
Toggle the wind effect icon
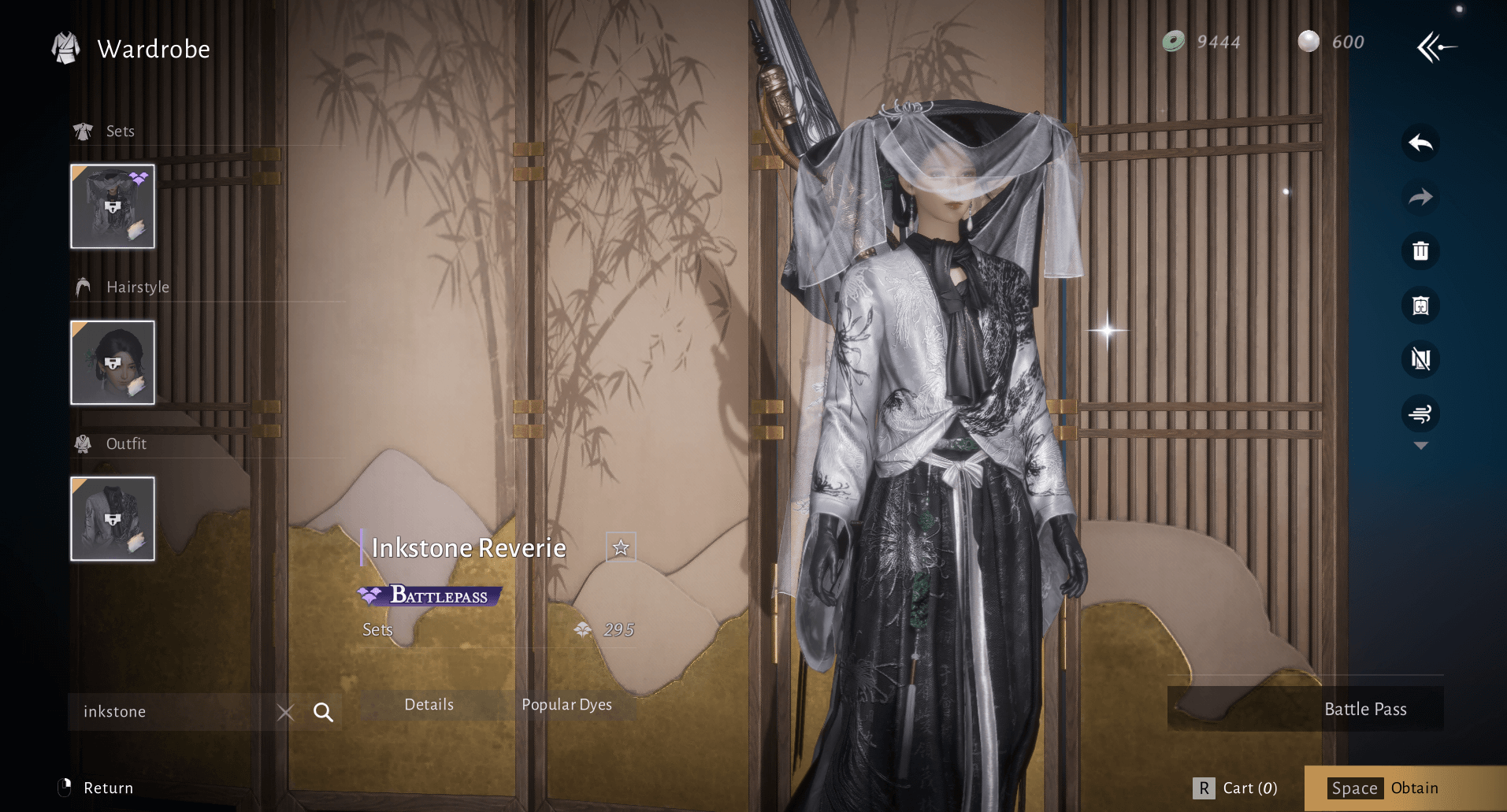(1420, 413)
